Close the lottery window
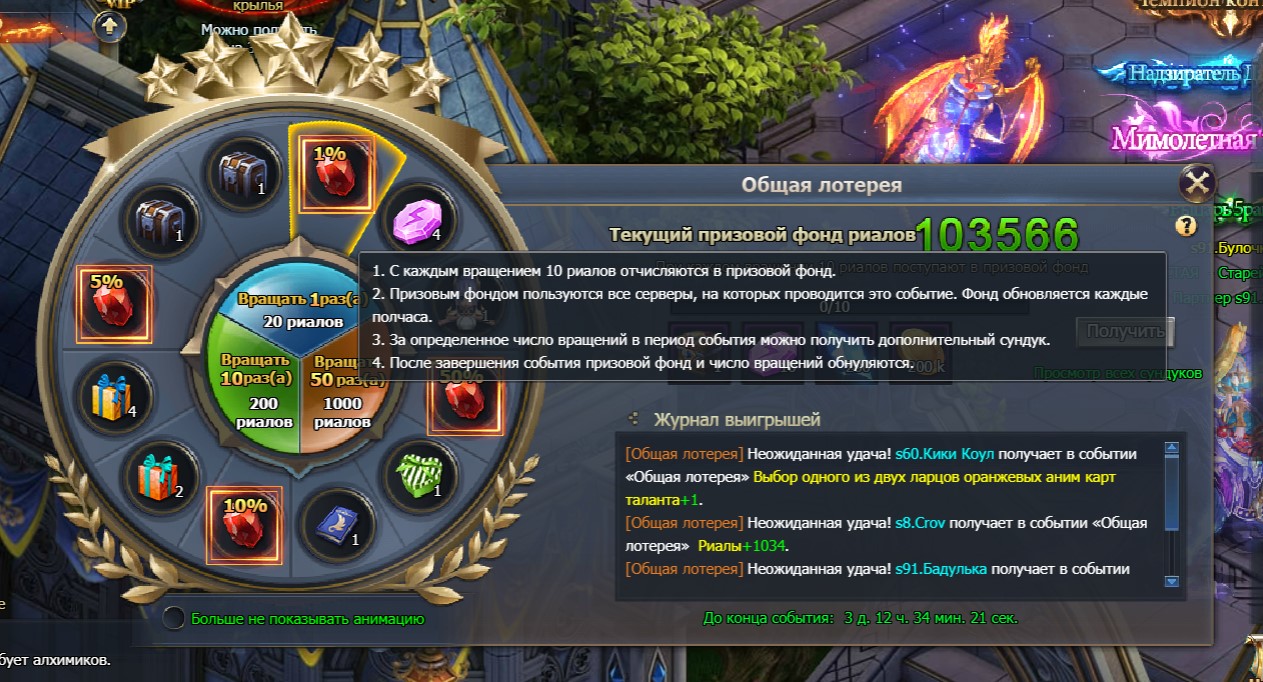 click(x=1196, y=184)
